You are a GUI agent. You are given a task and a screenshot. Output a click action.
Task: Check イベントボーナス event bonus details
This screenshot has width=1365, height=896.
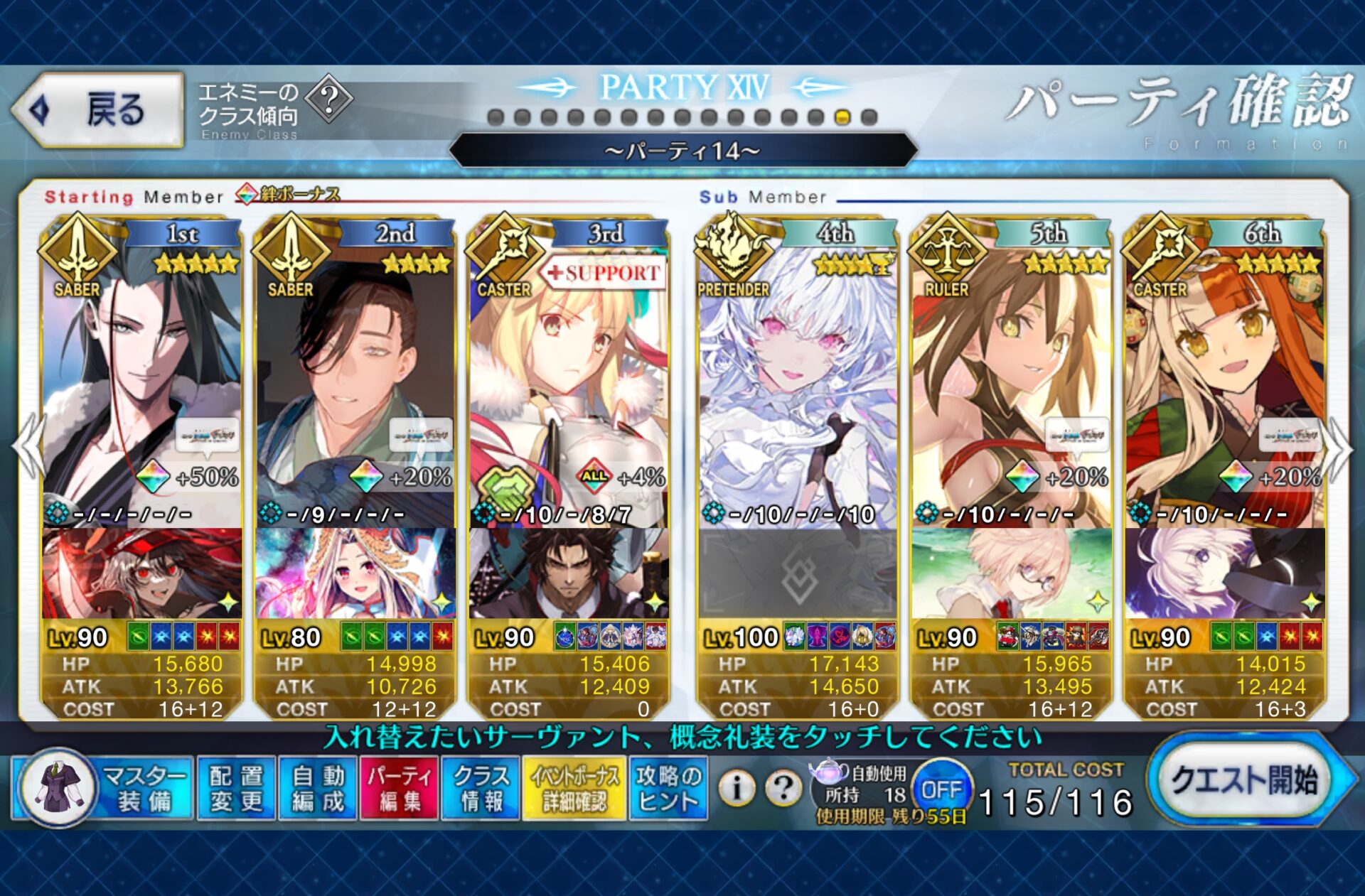tap(574, 789)
